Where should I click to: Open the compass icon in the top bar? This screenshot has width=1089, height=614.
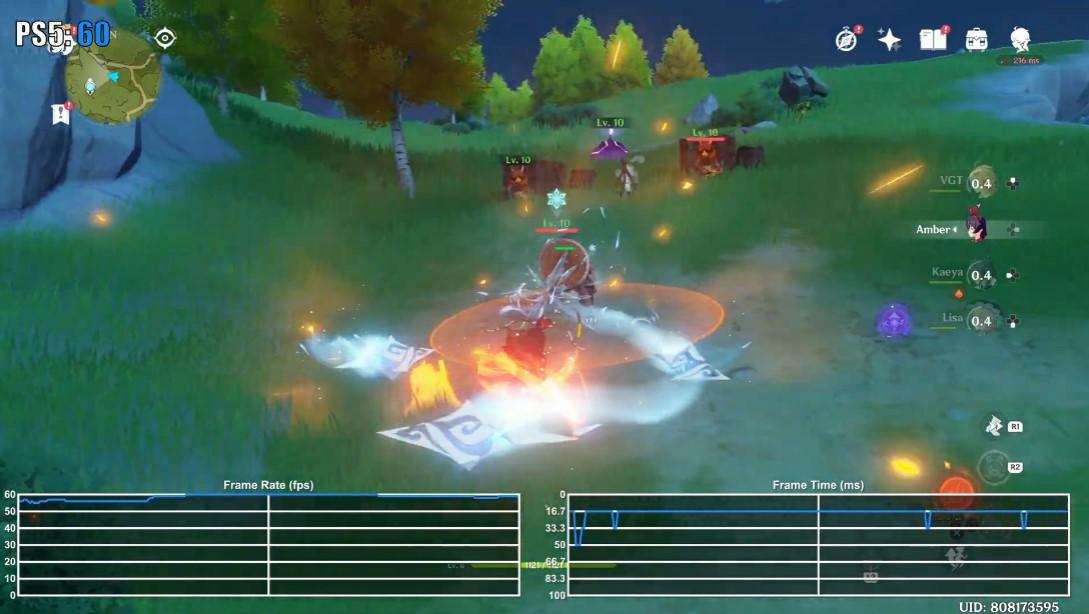click(846, 39)
